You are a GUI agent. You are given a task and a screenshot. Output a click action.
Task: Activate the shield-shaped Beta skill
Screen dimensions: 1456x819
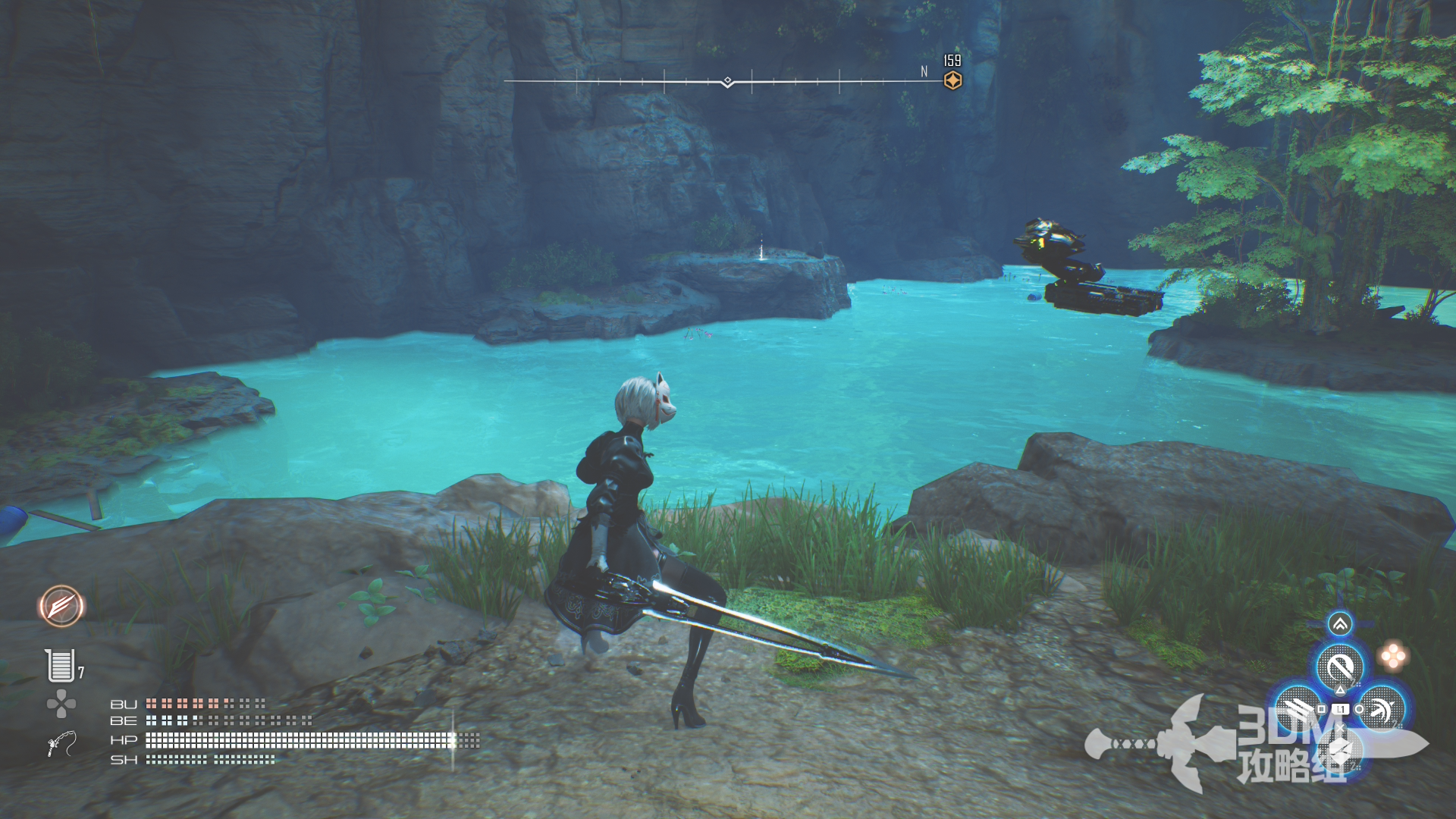(x=1340, y=751)
